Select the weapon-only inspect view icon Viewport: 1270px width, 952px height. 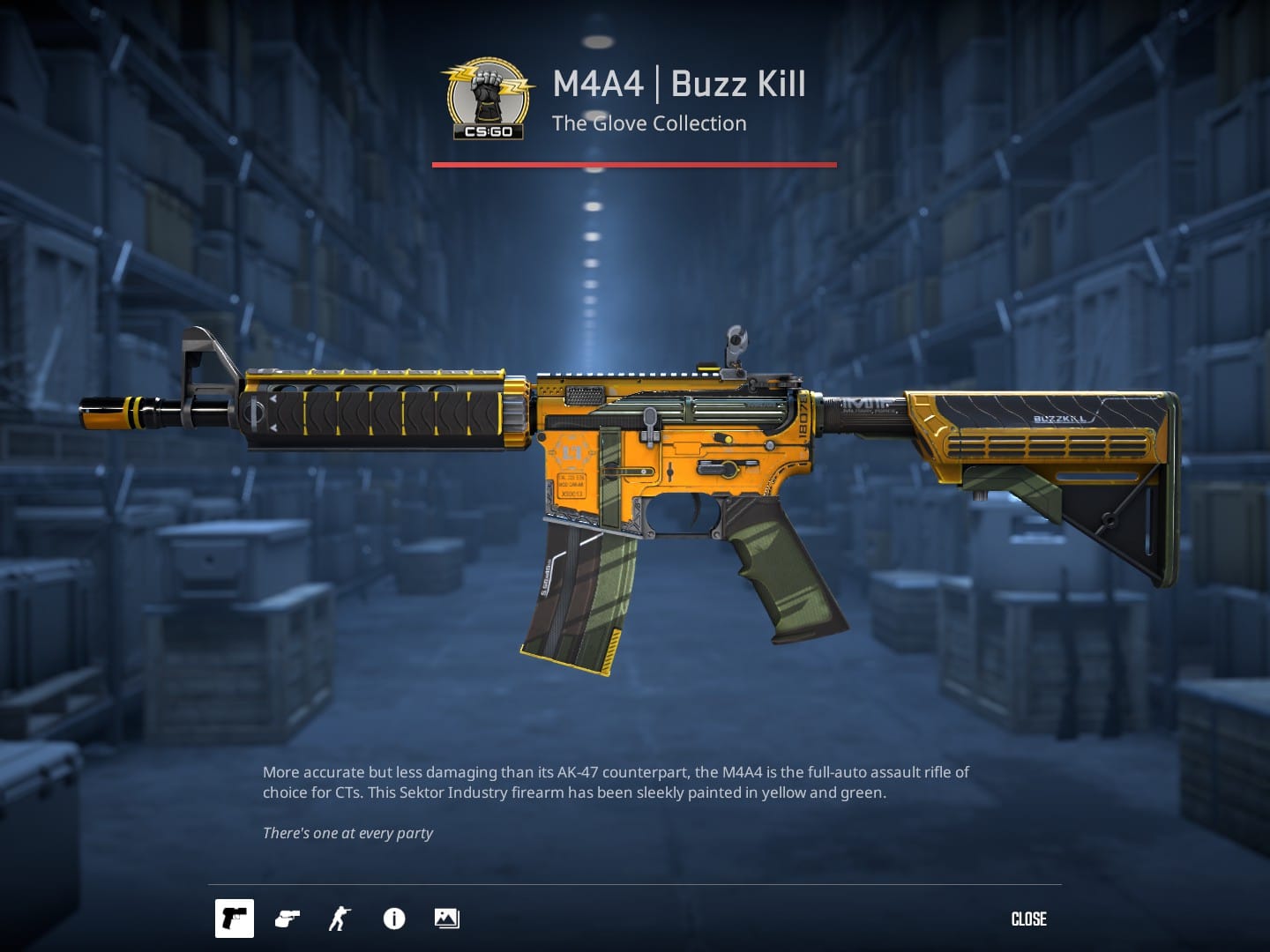coord(234,919)
